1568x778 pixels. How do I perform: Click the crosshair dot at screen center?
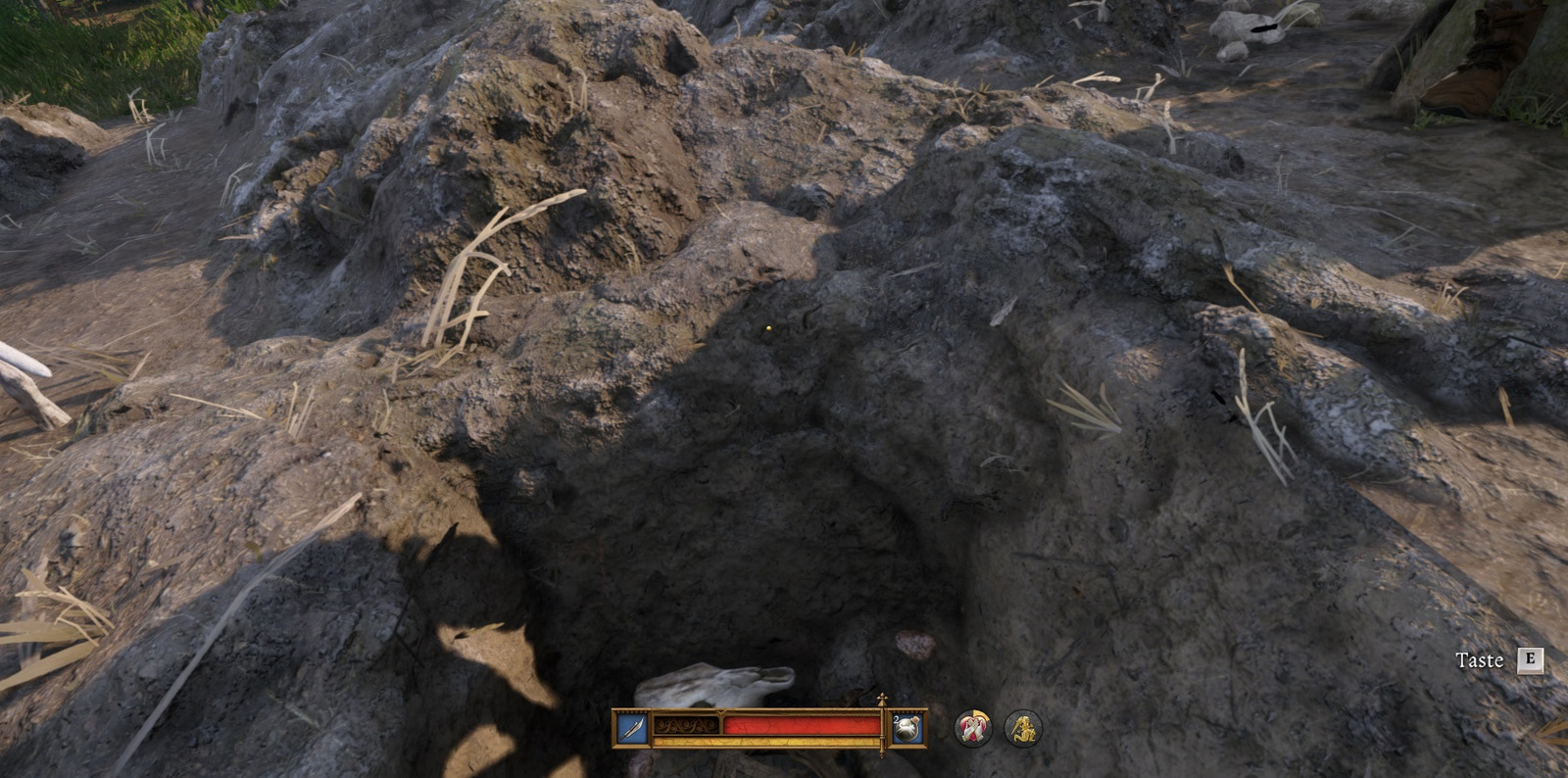click(767, 329)
